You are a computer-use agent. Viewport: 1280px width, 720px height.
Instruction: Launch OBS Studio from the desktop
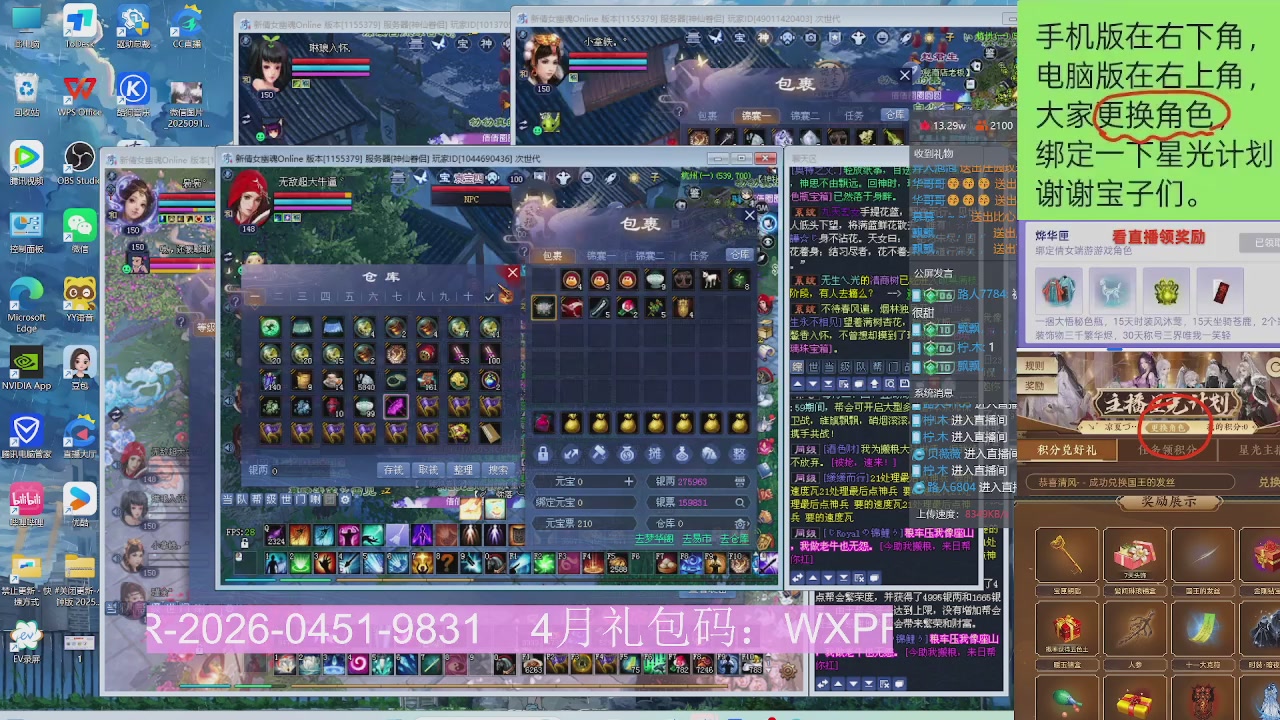coord(78,158)
